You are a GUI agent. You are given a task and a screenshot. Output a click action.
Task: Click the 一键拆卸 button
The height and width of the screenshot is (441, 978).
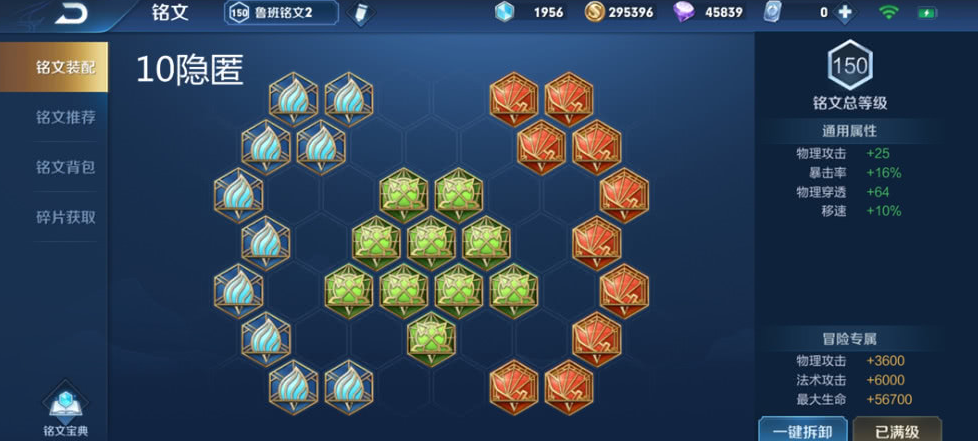click(x=796, y=430)
